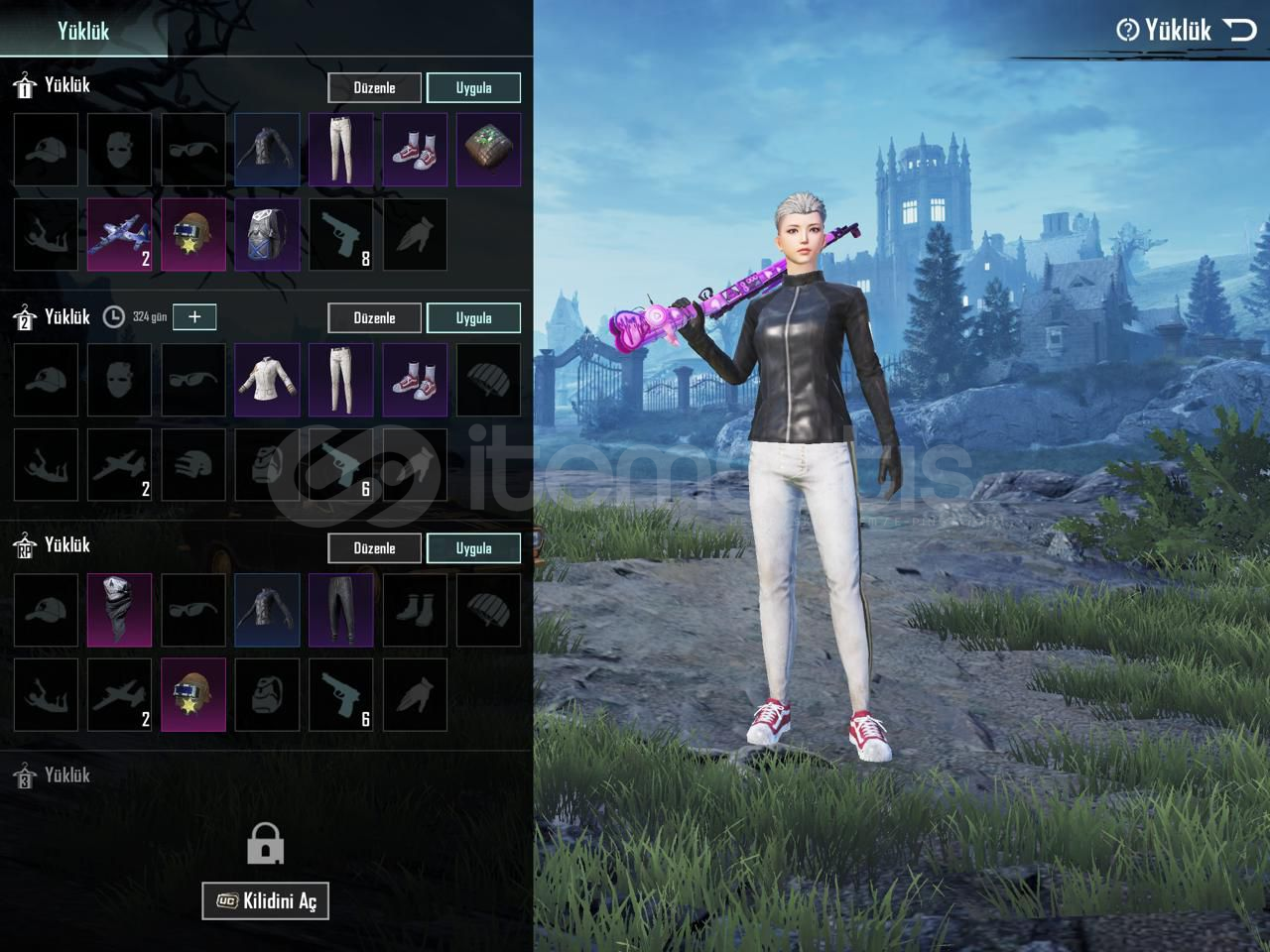The width and height of the screenshot is (1270, 952).
Task: Pick the bandana mask slot
Action: pos(120,610)
